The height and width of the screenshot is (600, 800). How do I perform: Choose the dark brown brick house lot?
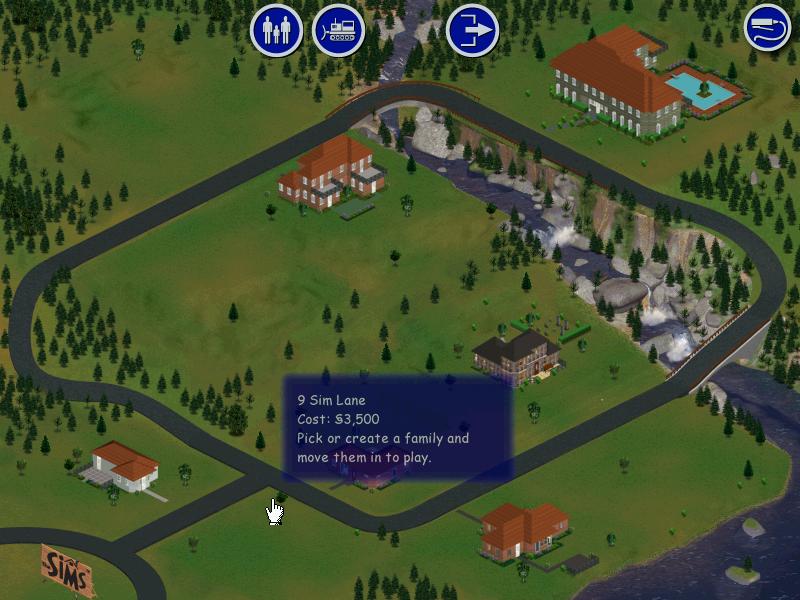[x=517, y=356]
